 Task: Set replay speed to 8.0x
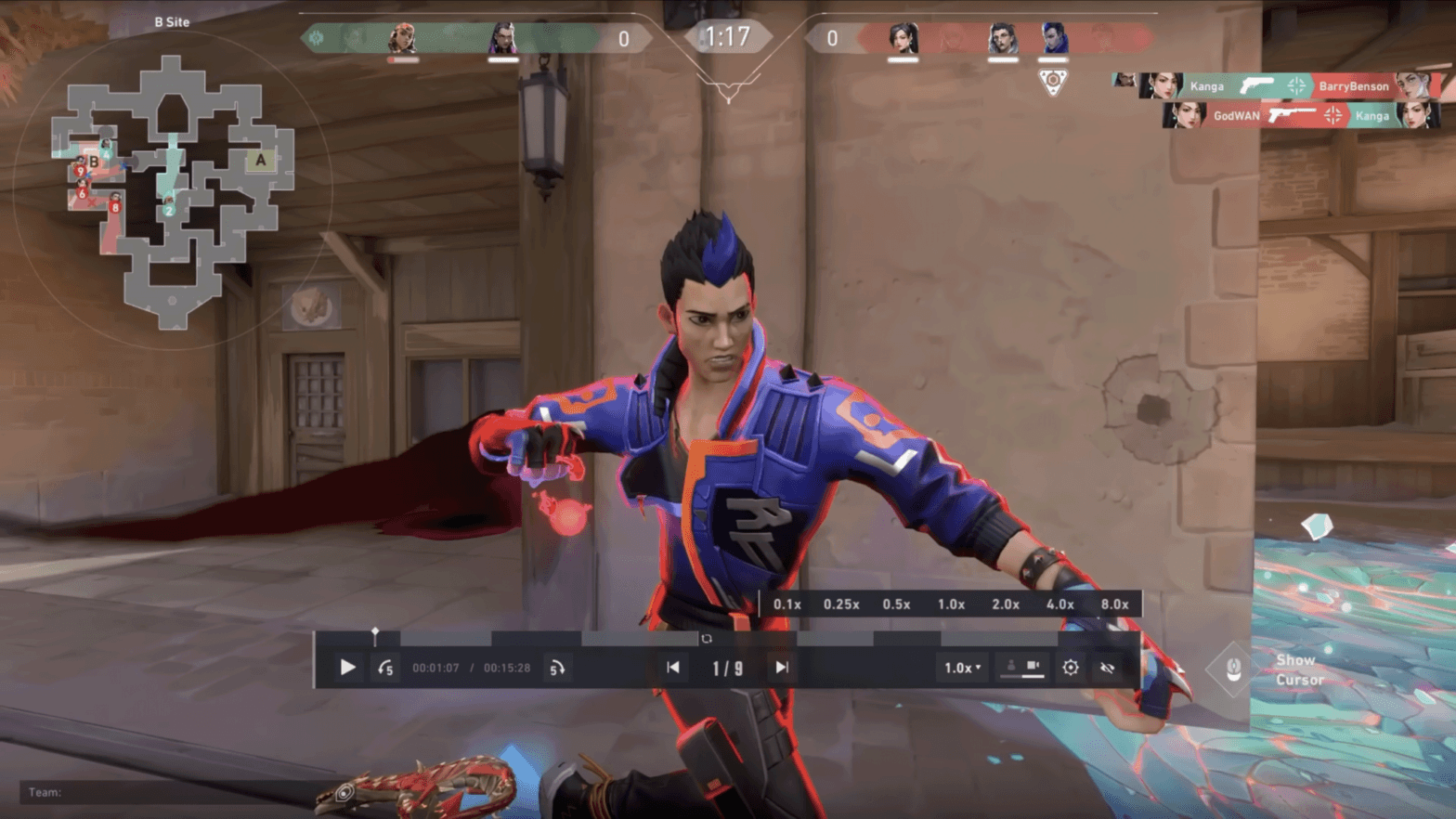click(1114, 604)
